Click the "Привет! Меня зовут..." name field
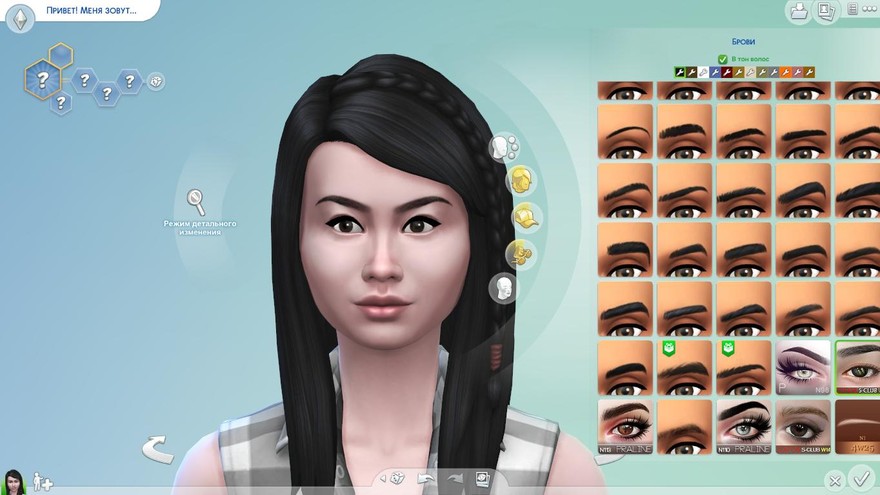The image size is (880, 495). (90, 11)
